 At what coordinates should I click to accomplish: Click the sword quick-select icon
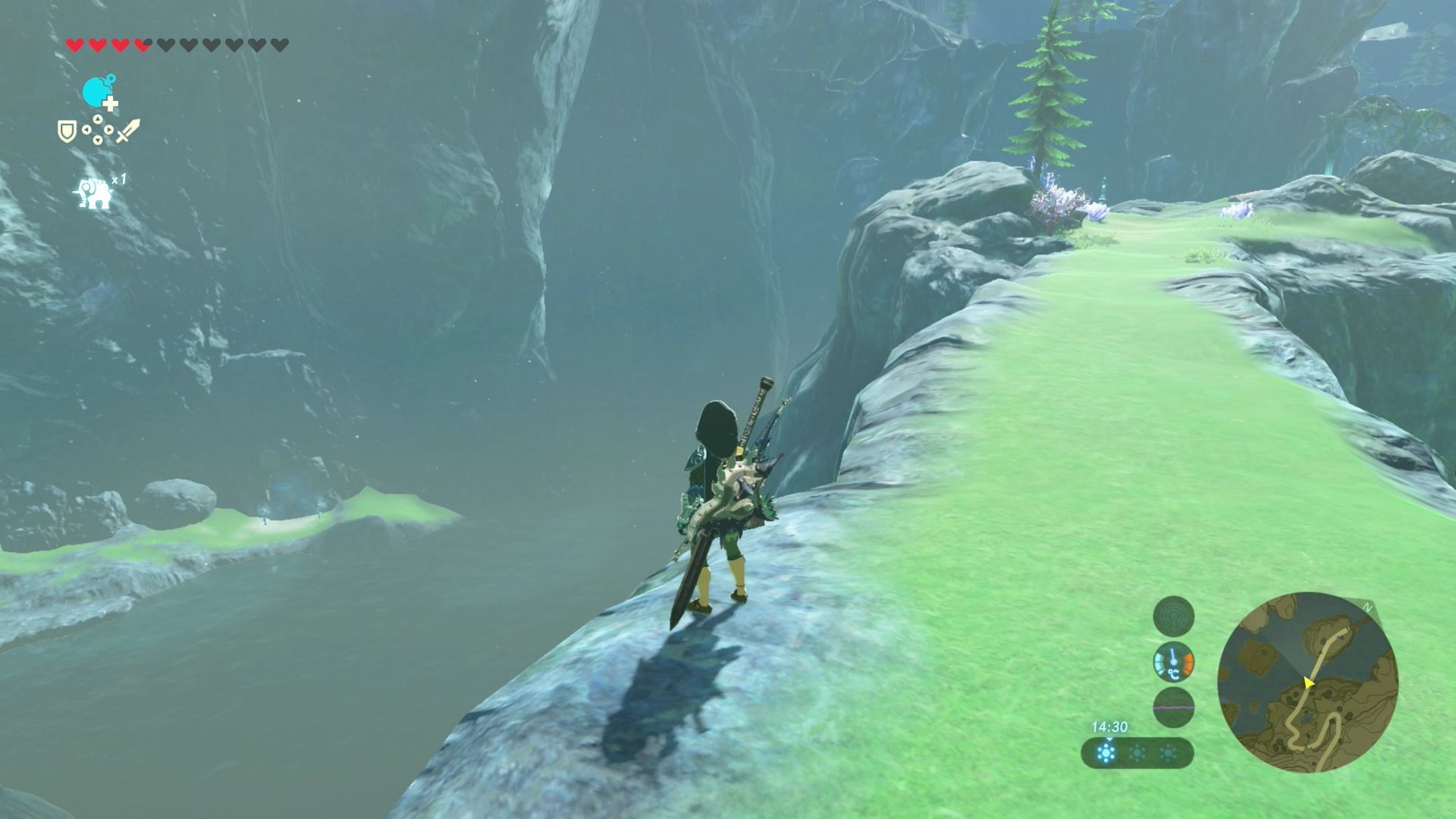(x=128, y=130)
